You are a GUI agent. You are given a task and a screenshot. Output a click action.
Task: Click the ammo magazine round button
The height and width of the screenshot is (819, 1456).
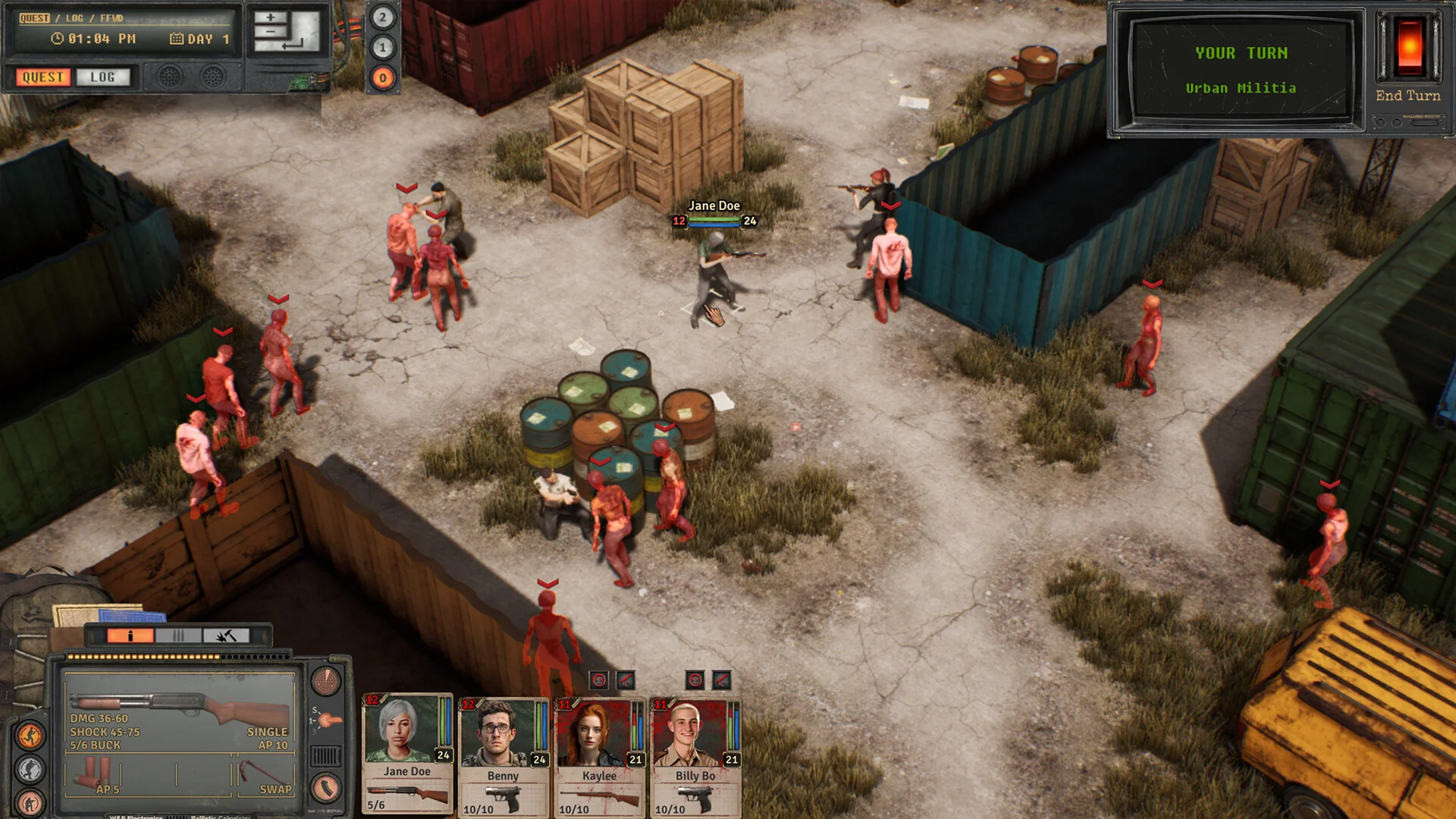tap(325, 788)
